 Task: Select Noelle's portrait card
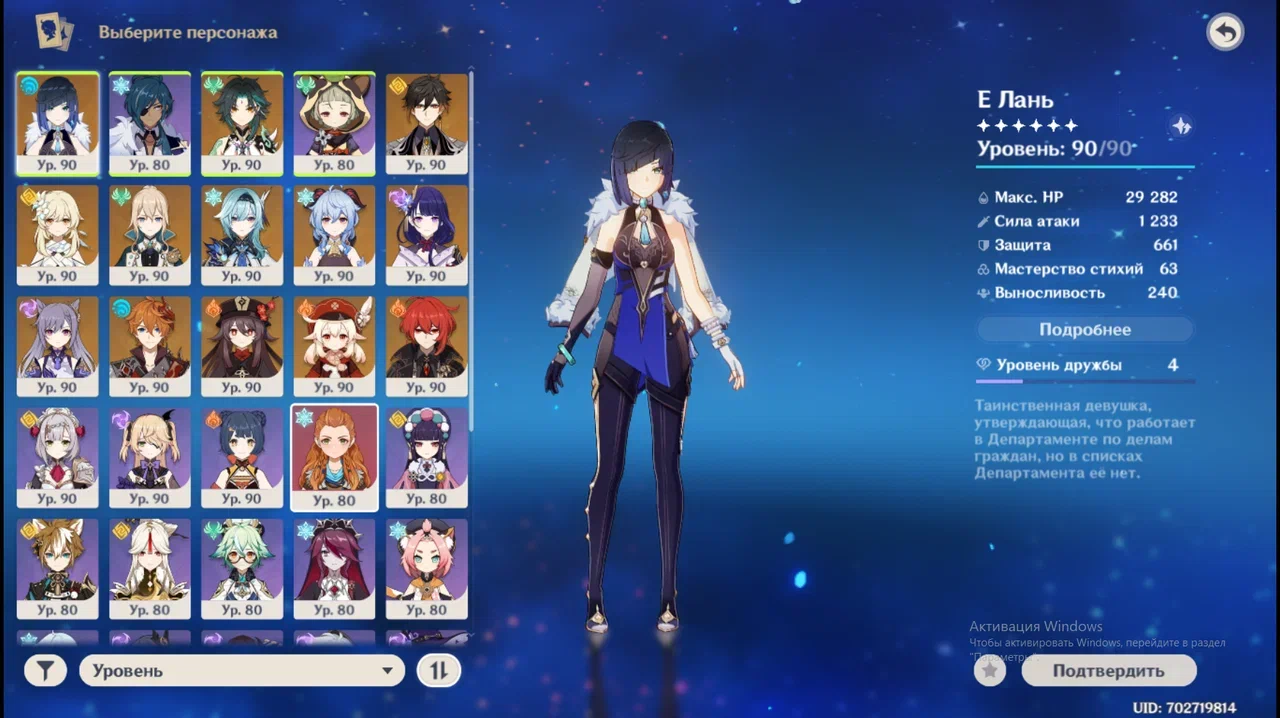58,457
